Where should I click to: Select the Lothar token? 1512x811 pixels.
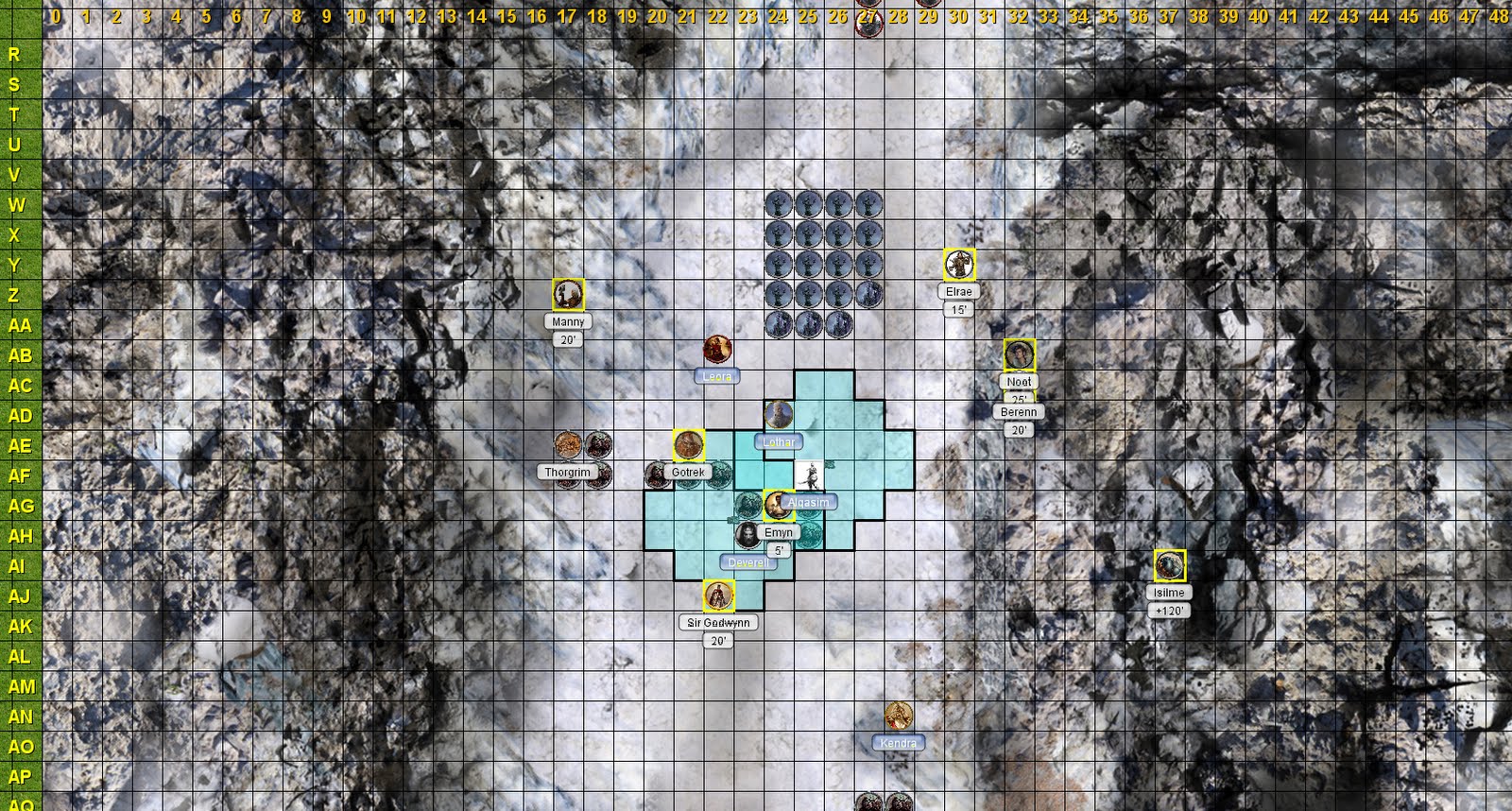coord(779,415)
